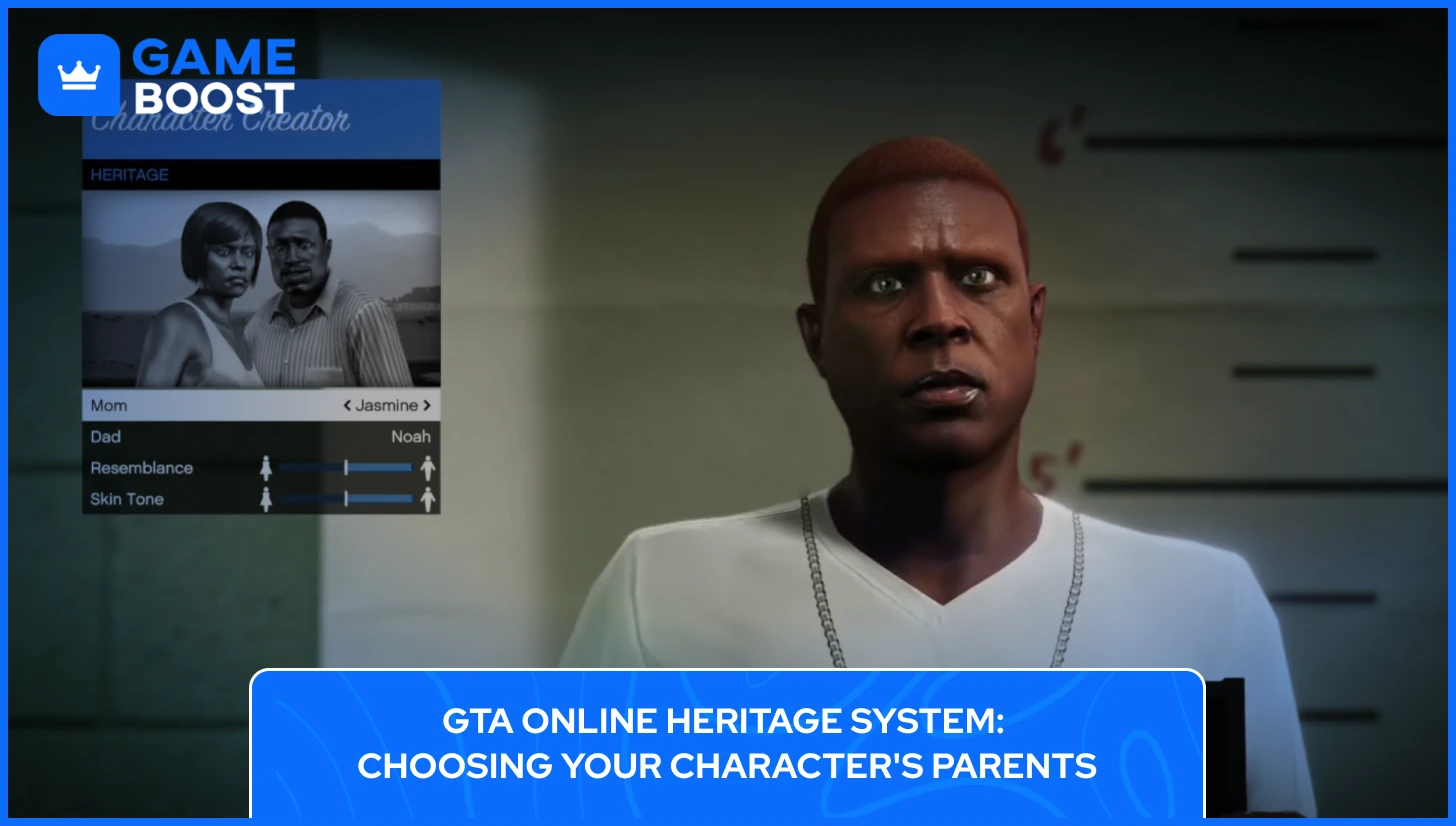
Task: Adjust the Skin Tone slider handle
Action: (x=347, y=498)
